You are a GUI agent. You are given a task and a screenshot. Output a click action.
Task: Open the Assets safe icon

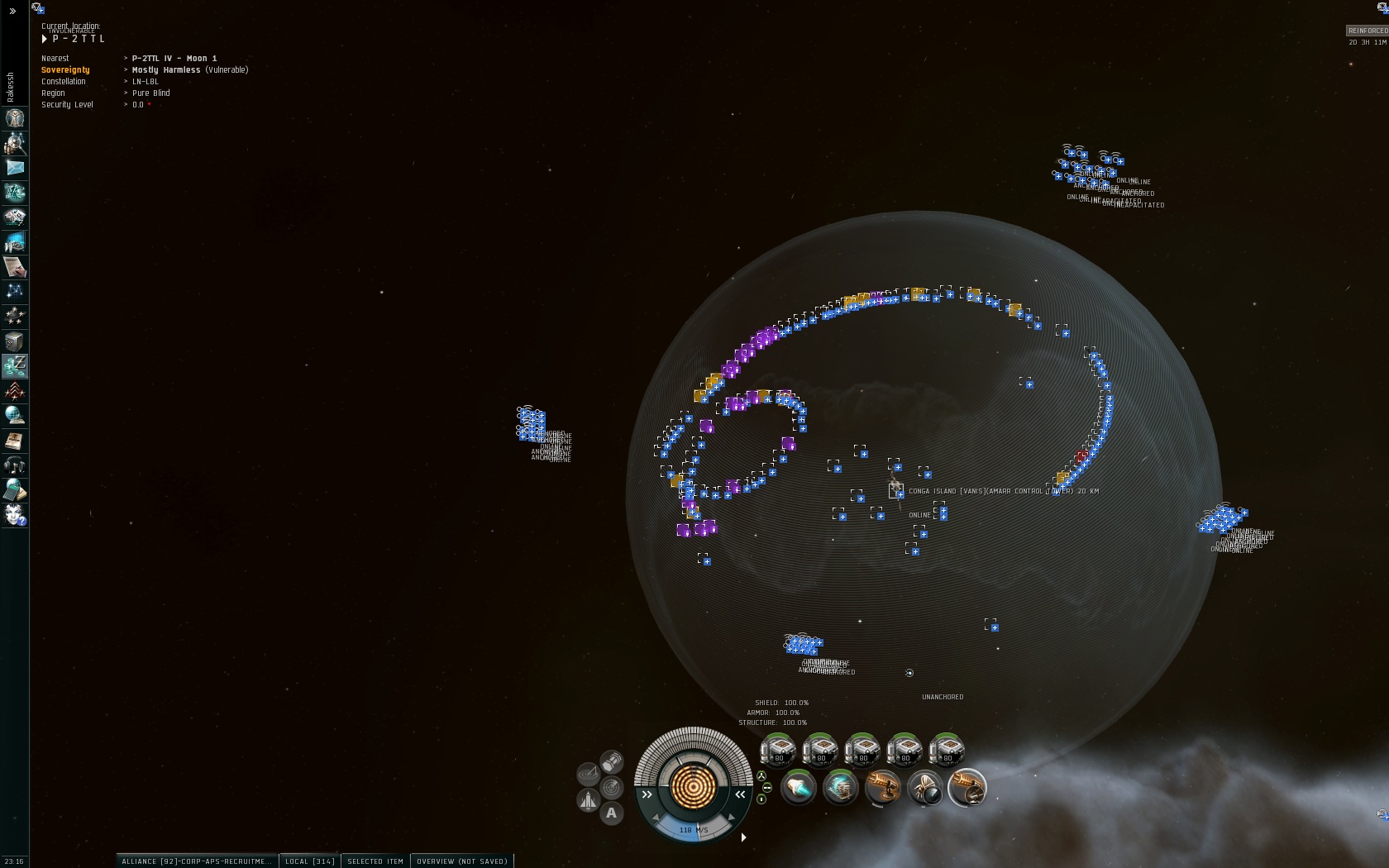click(x=15, y=341)
